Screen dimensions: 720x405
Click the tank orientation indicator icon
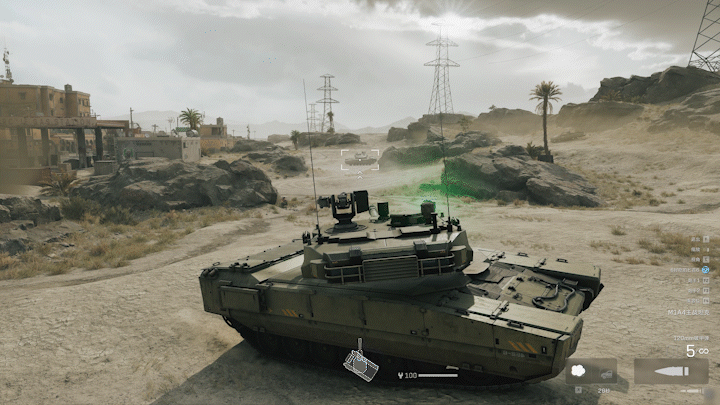(x=360, y=363)
